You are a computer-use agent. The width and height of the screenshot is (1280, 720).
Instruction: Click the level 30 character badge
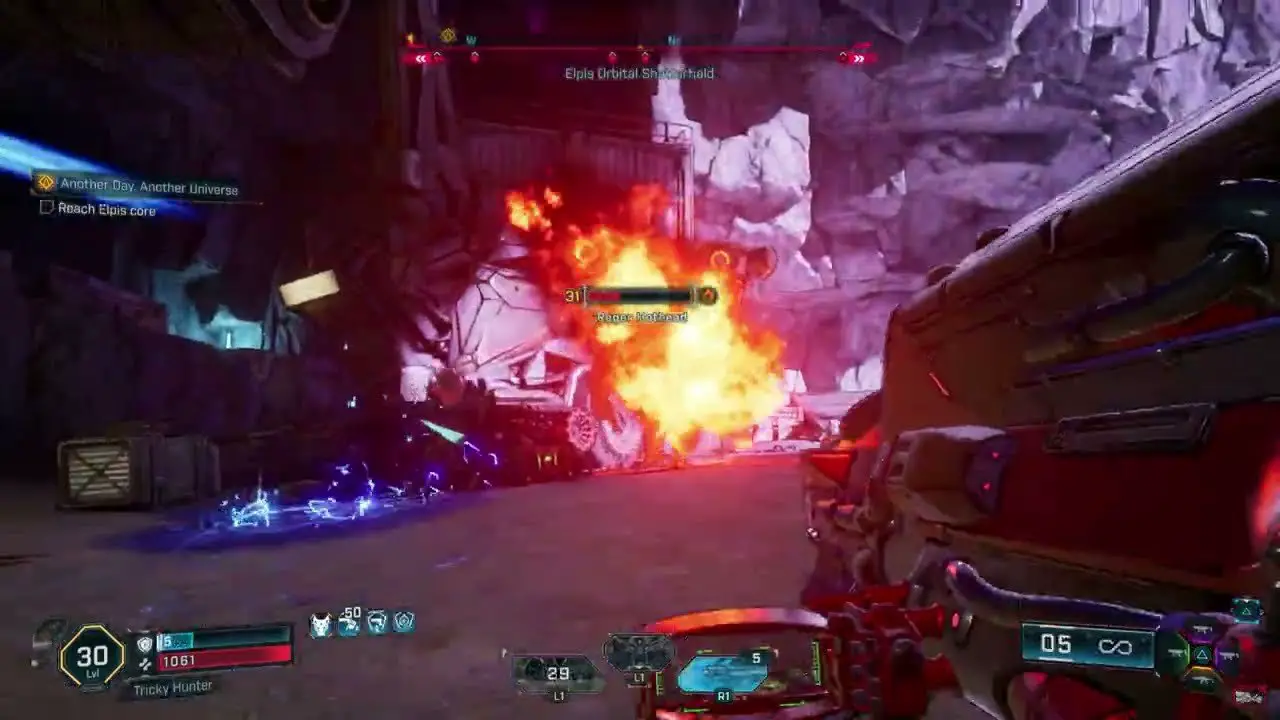(92, 656)
